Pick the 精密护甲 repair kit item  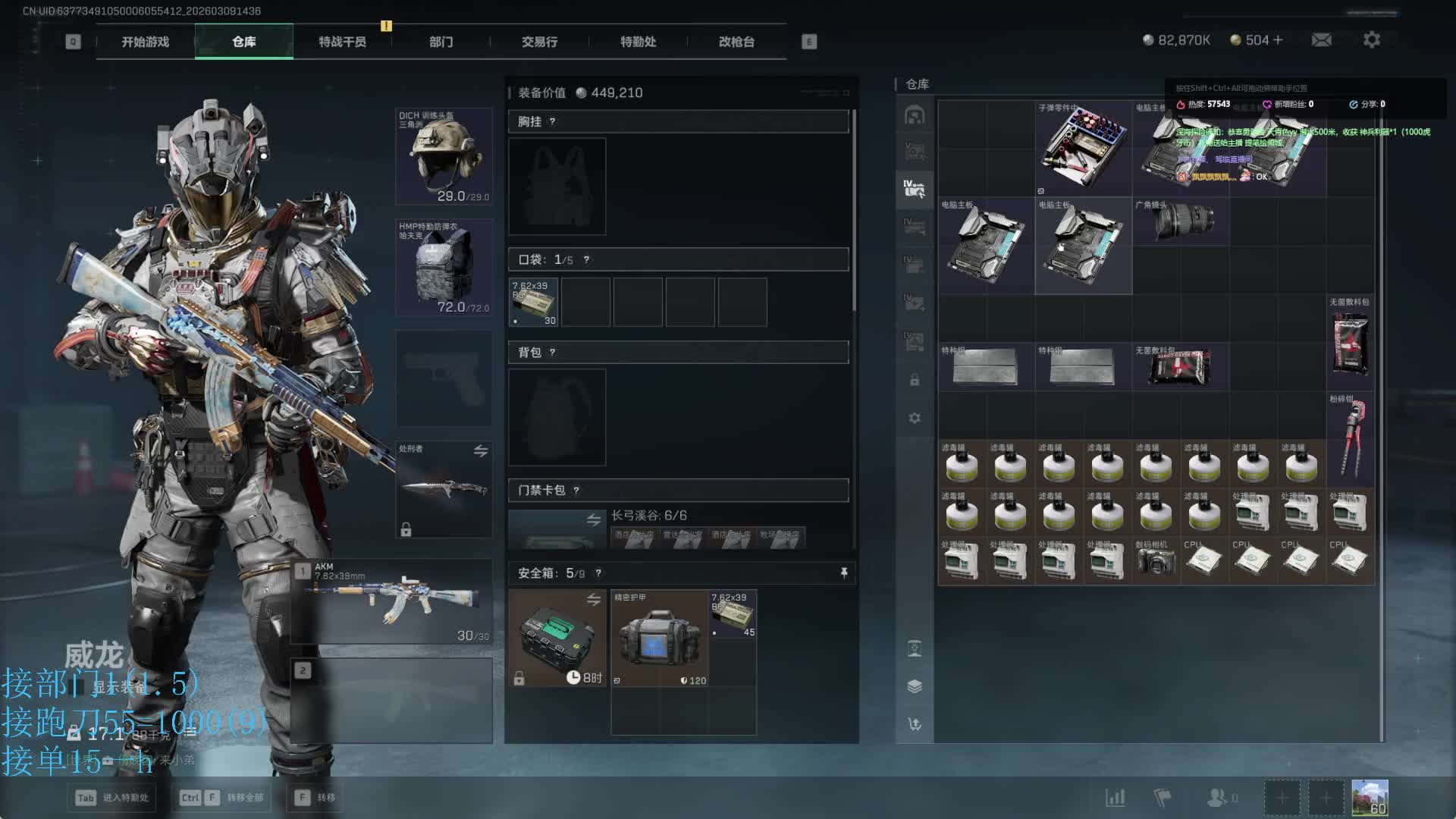(660, 639)
